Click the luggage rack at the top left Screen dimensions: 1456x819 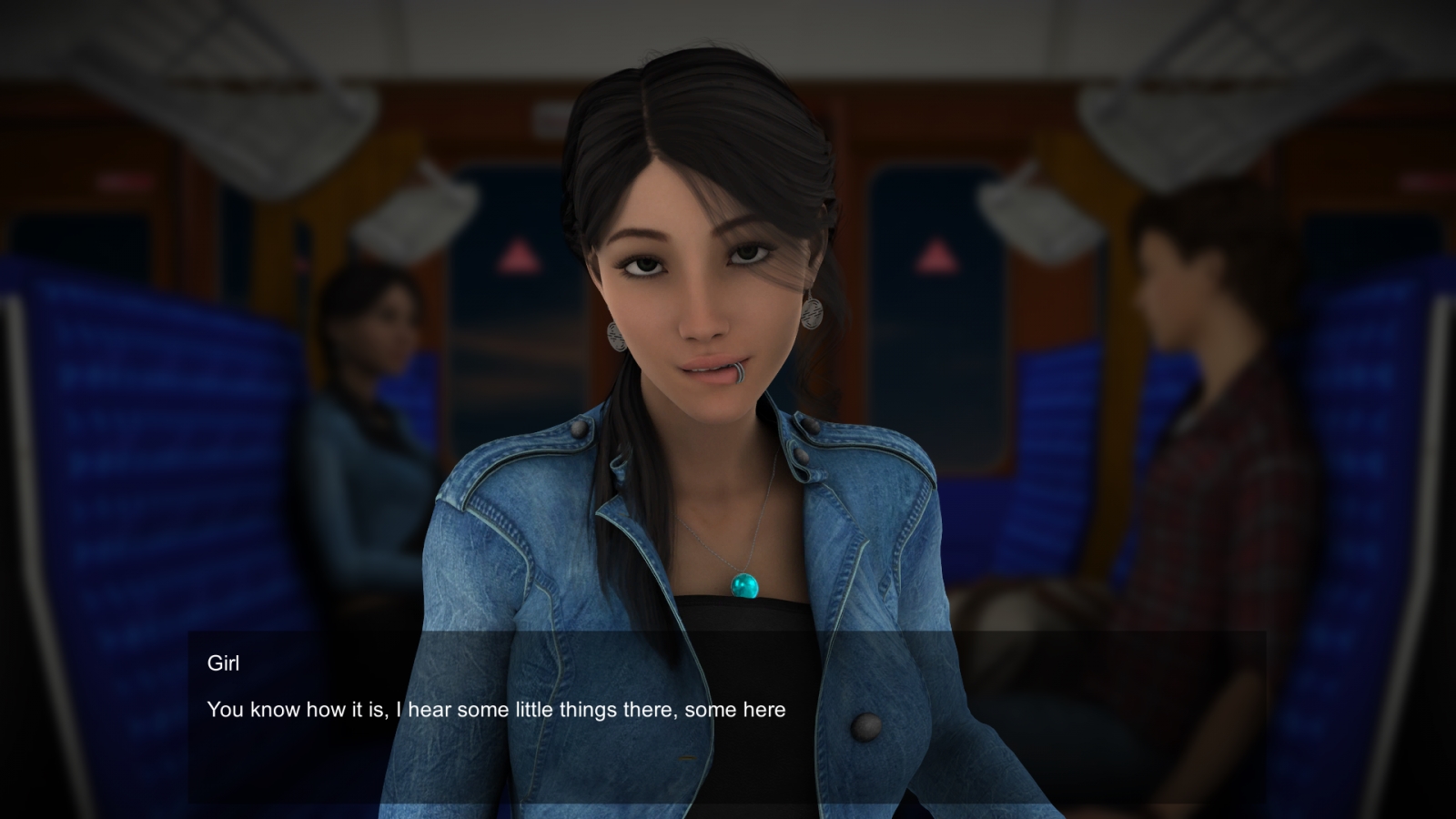209,82
